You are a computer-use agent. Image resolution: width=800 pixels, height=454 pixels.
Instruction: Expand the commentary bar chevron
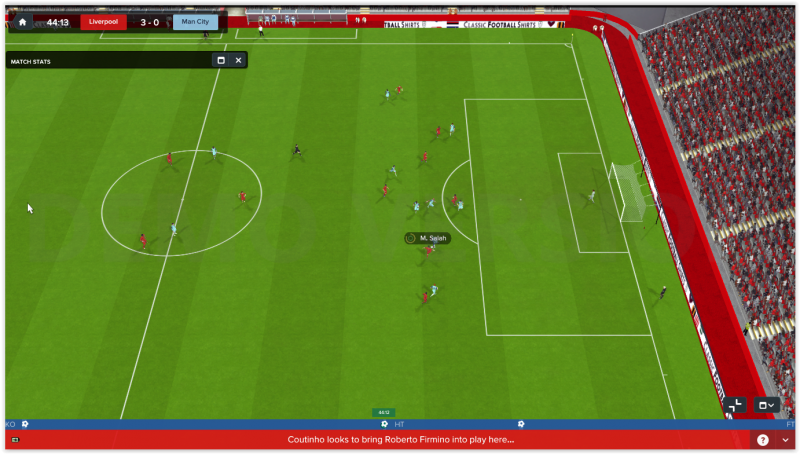[785, 440]
